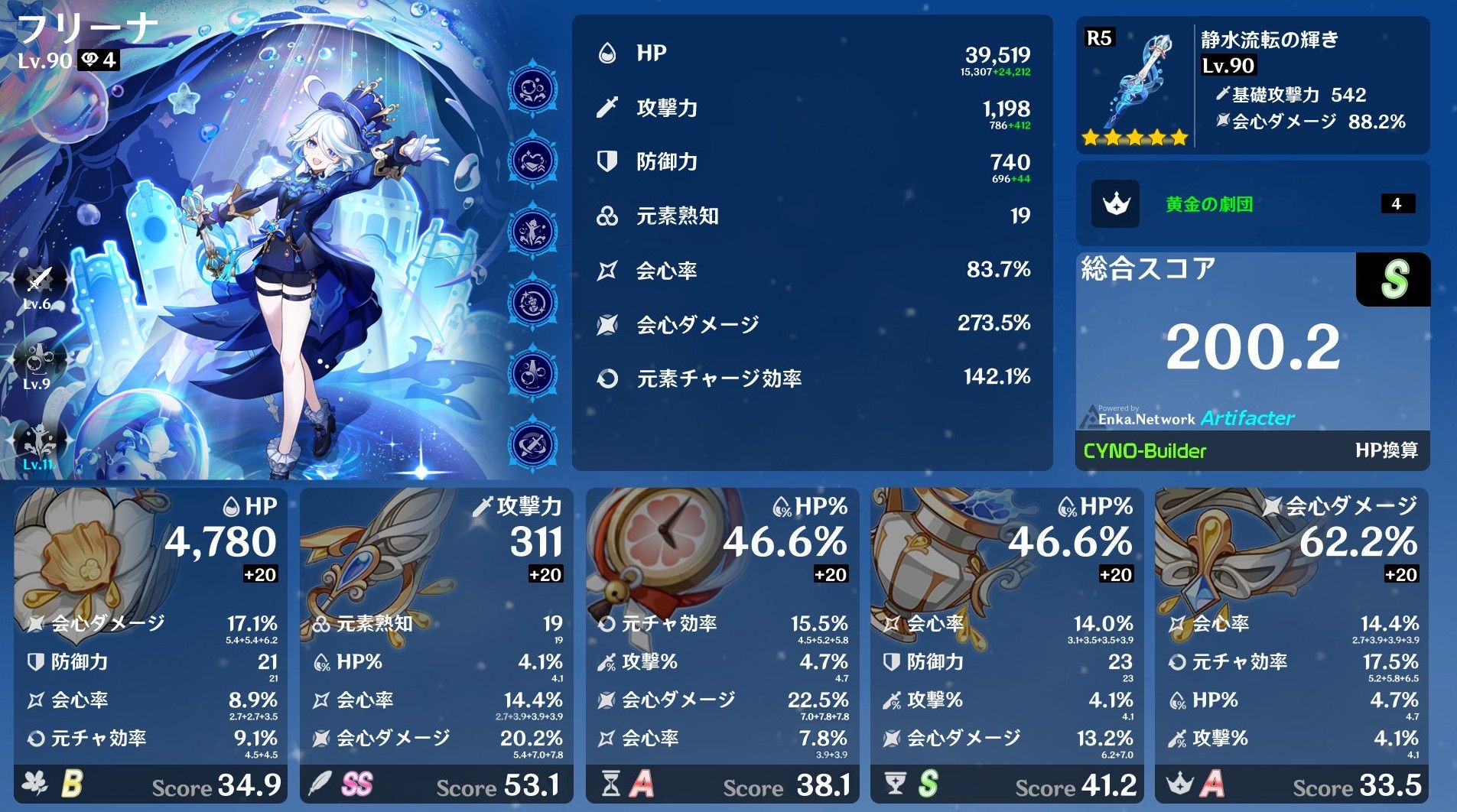Click the 元素熟知 stat icon
This screenshot has height=812, width=1457.
click(x=607, y=216)
